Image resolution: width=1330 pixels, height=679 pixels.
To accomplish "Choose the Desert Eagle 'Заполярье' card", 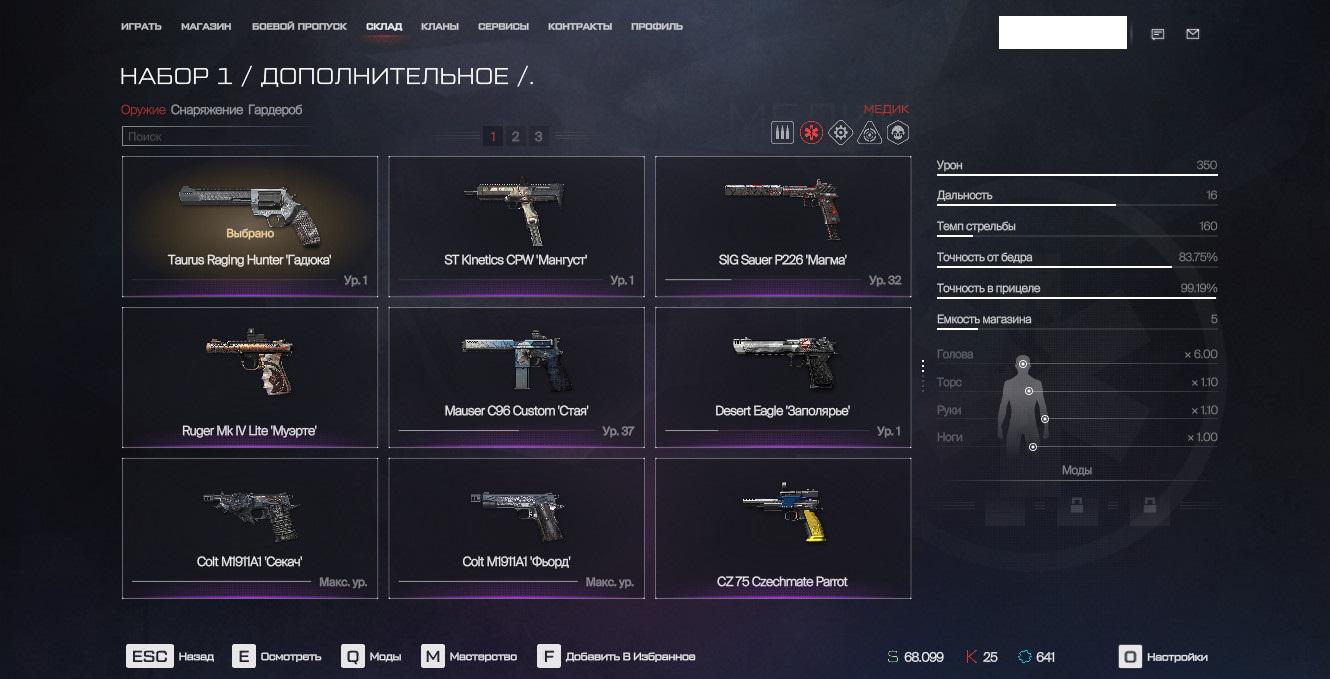I will tap(783, 378).
